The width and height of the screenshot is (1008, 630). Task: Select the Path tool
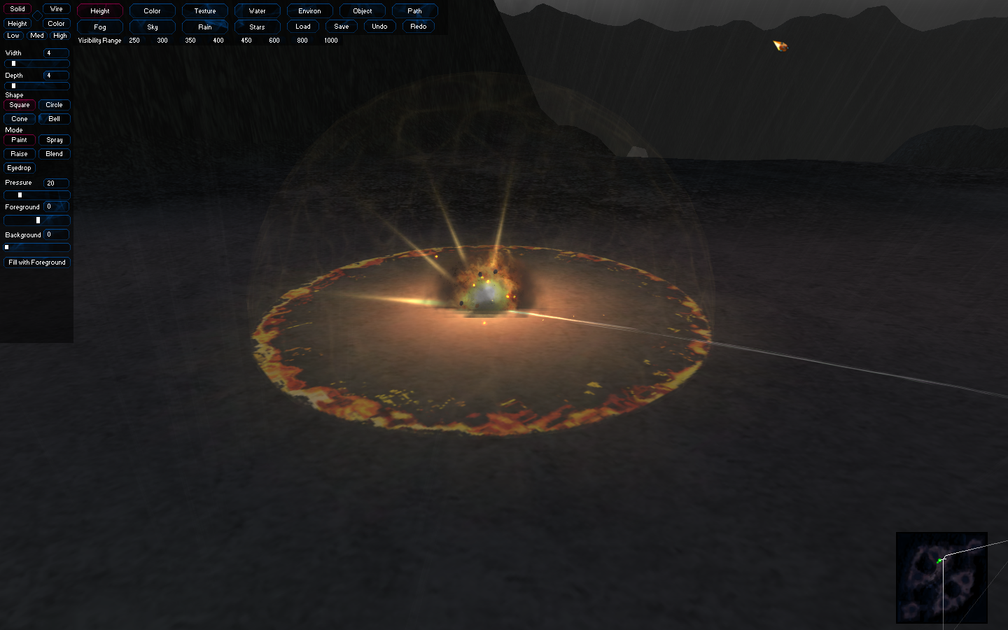(x=414, y=11)
